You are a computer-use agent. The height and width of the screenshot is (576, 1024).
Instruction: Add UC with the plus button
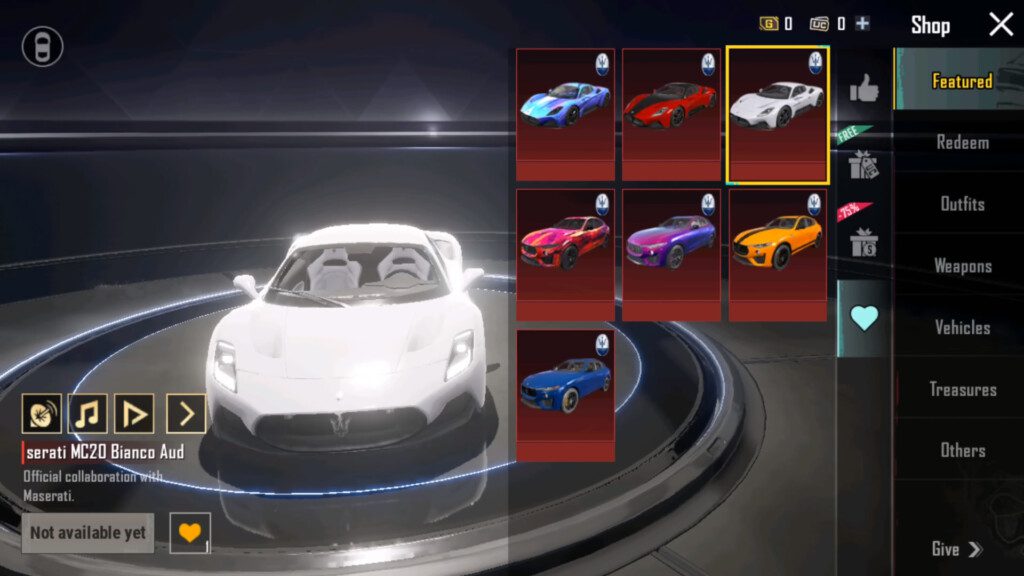tap(862, 24)
